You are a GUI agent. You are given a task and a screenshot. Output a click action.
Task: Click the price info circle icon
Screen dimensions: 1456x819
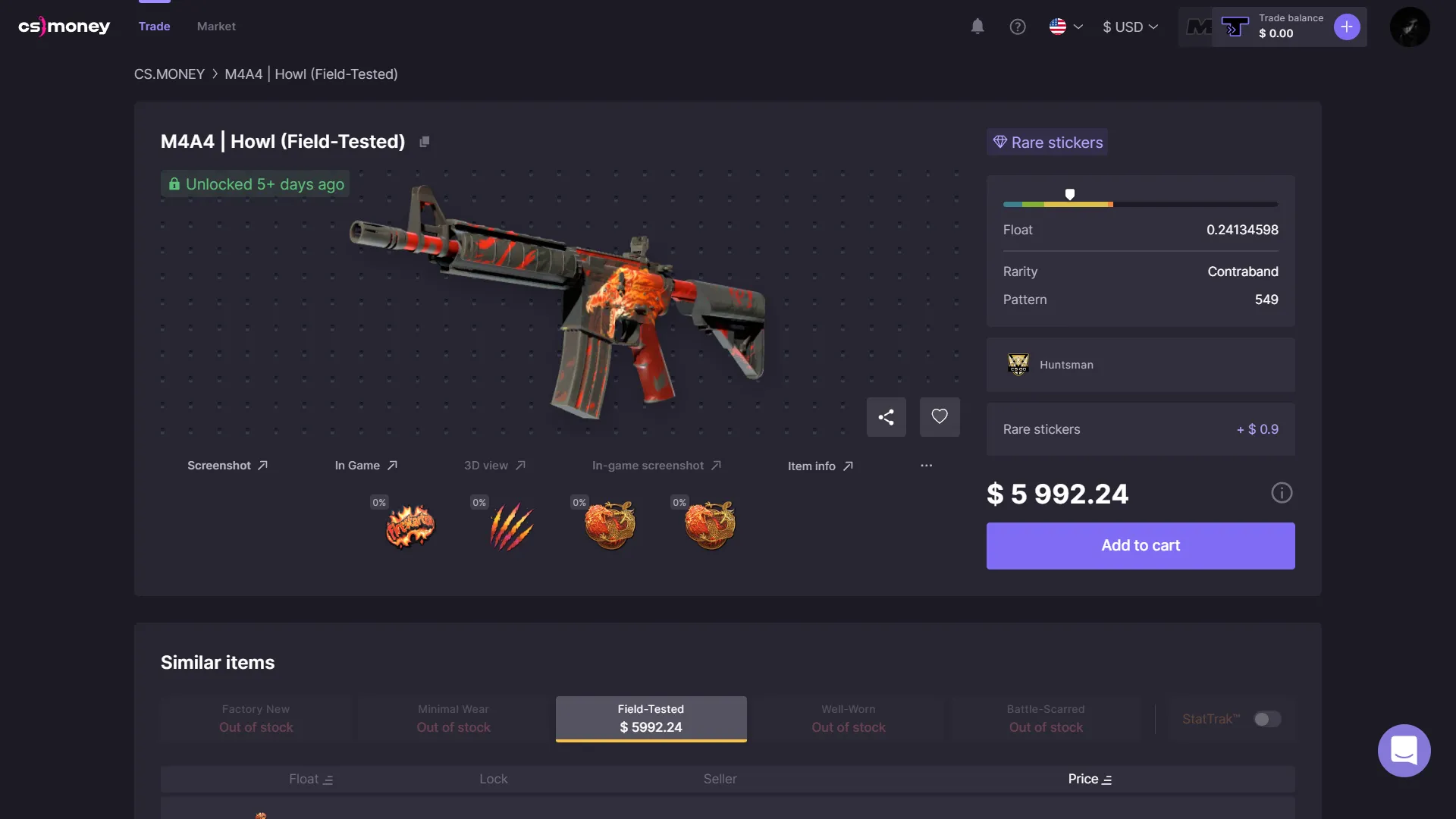[x=1282, y=493]
